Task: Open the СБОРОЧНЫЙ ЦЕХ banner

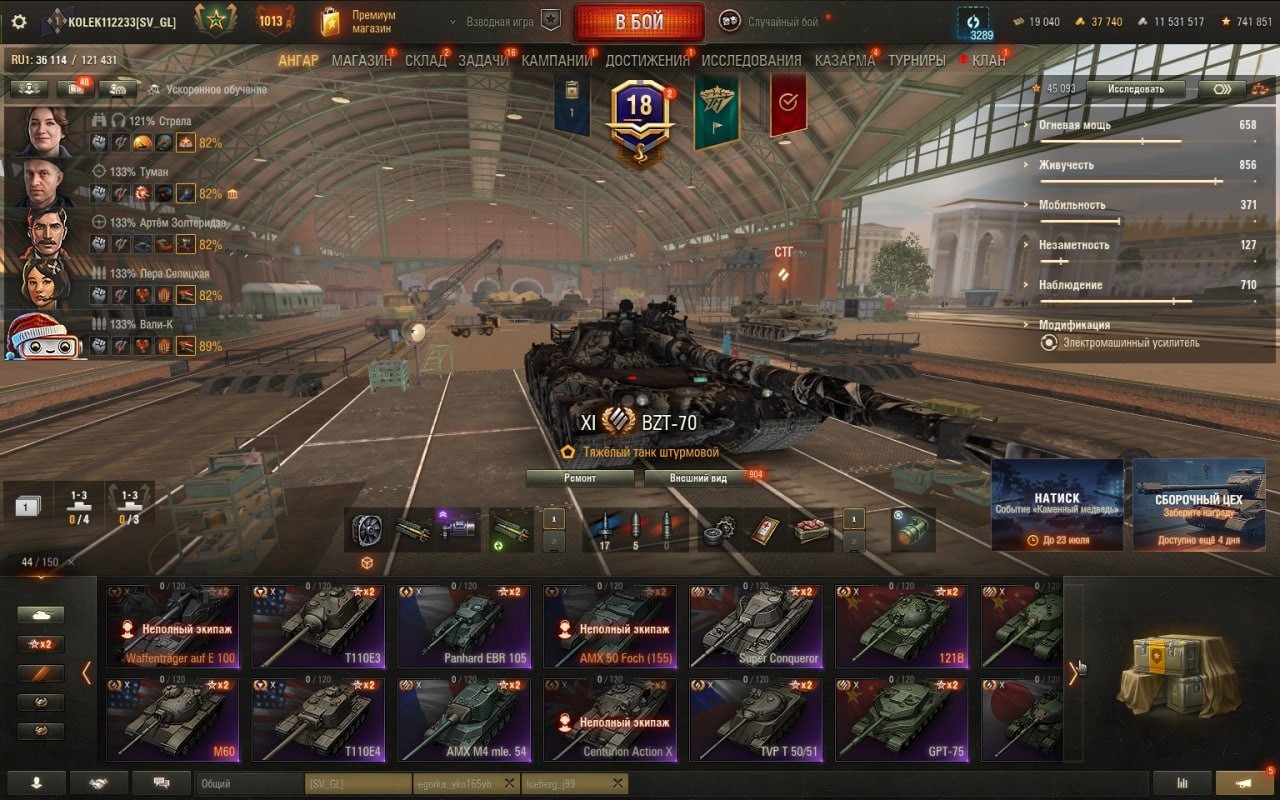Action: point(1198,505)
